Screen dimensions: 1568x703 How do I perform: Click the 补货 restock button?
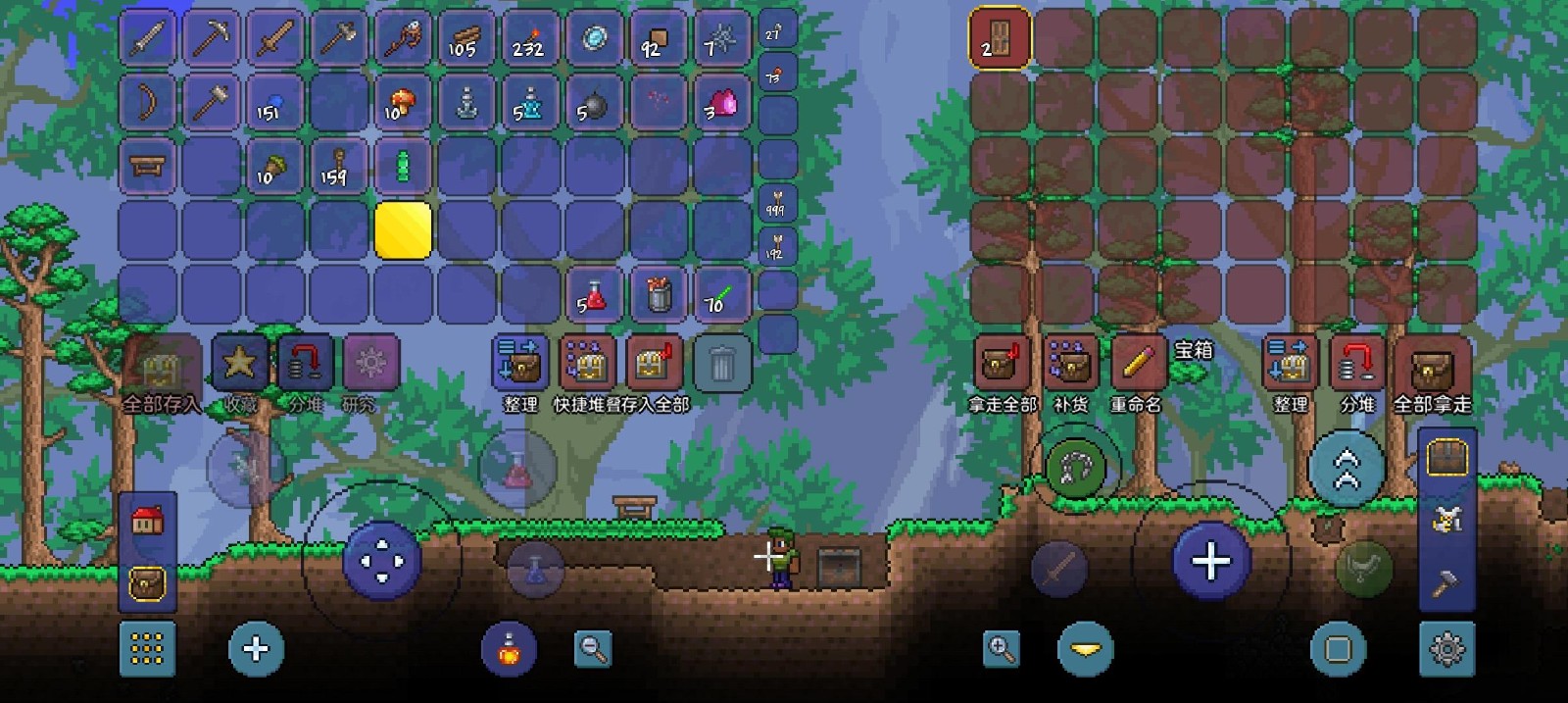(x=1070, y=365)
